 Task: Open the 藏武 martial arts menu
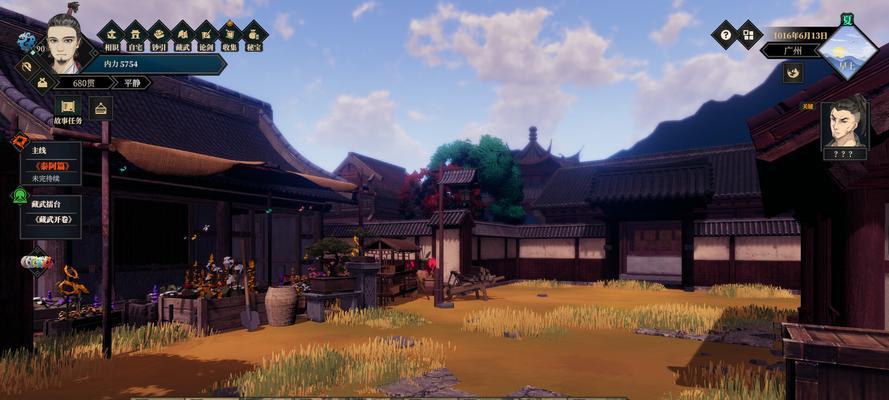pos(182,36)
